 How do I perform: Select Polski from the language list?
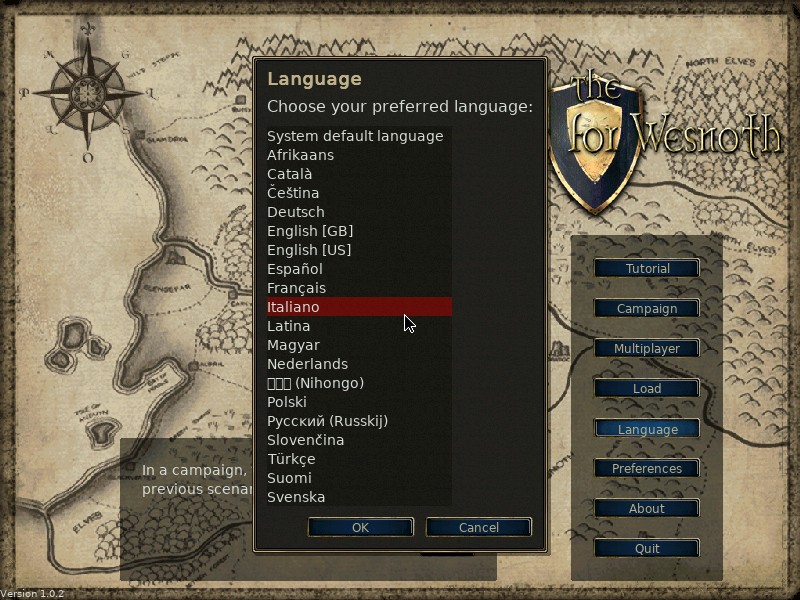[x=287, y=402]
